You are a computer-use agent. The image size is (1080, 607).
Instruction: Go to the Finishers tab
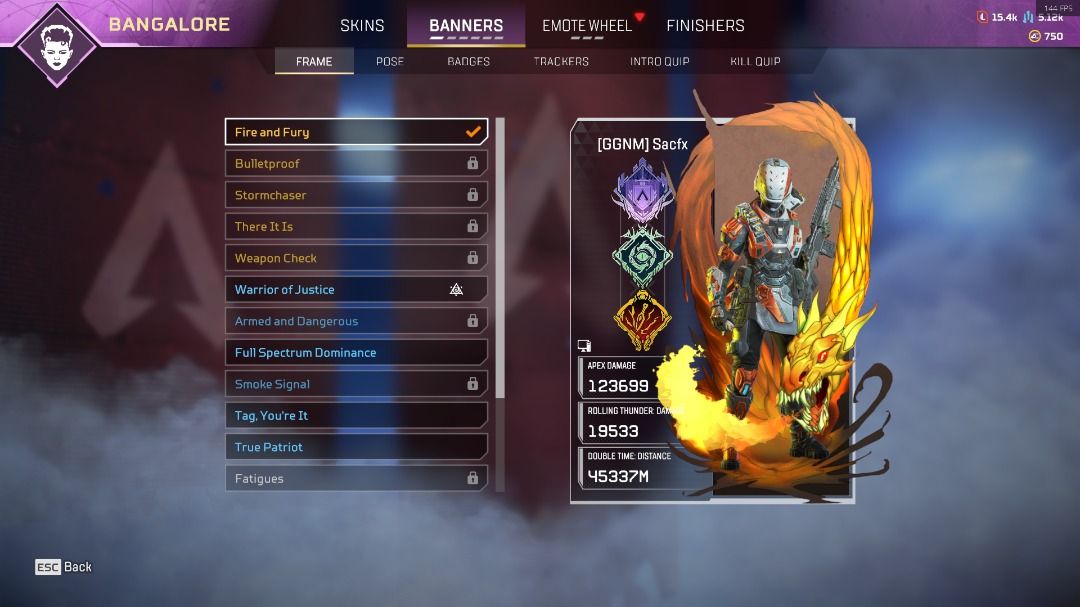[705, 25]
